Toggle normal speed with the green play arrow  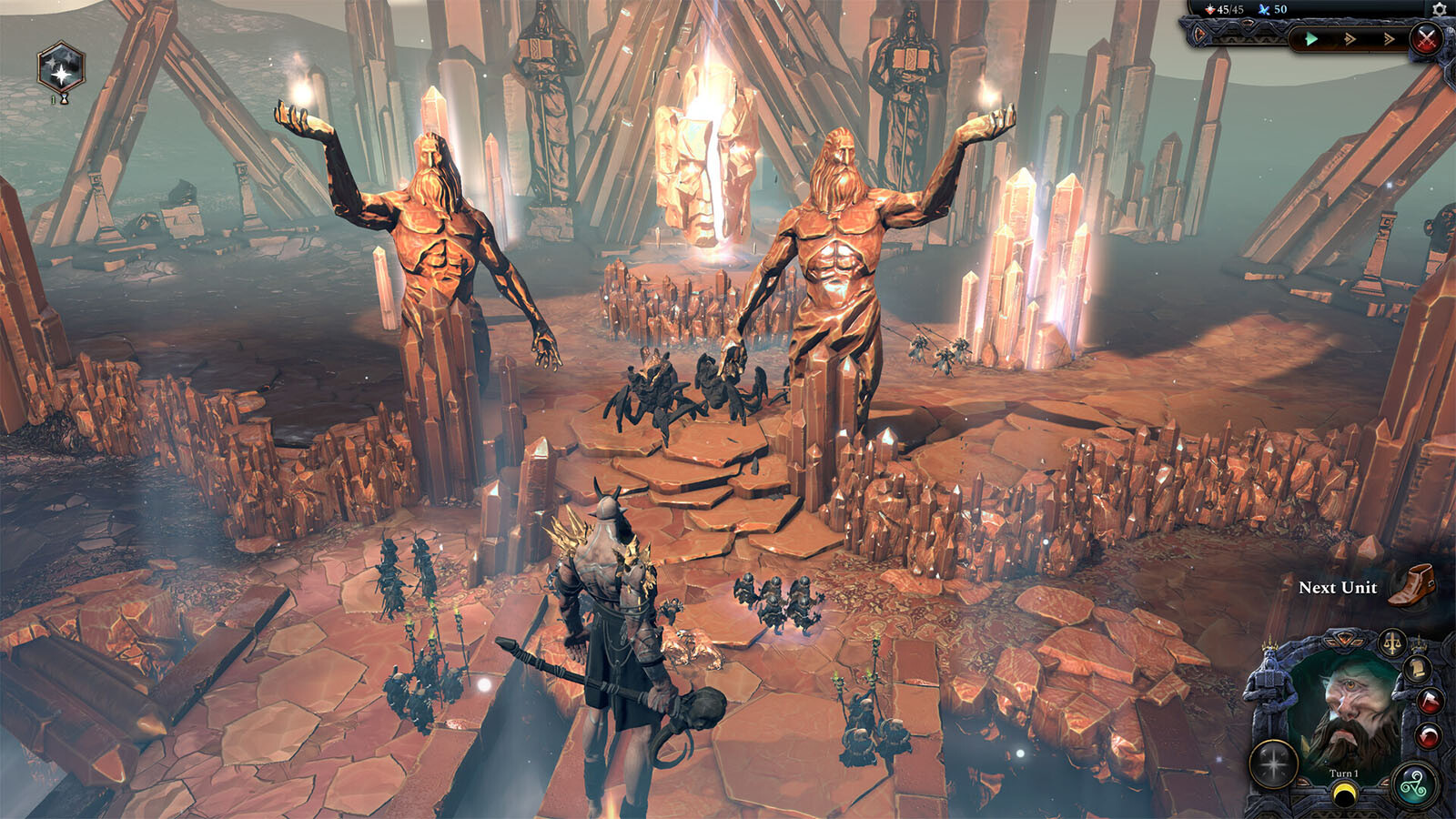(x=1310, y=38)
